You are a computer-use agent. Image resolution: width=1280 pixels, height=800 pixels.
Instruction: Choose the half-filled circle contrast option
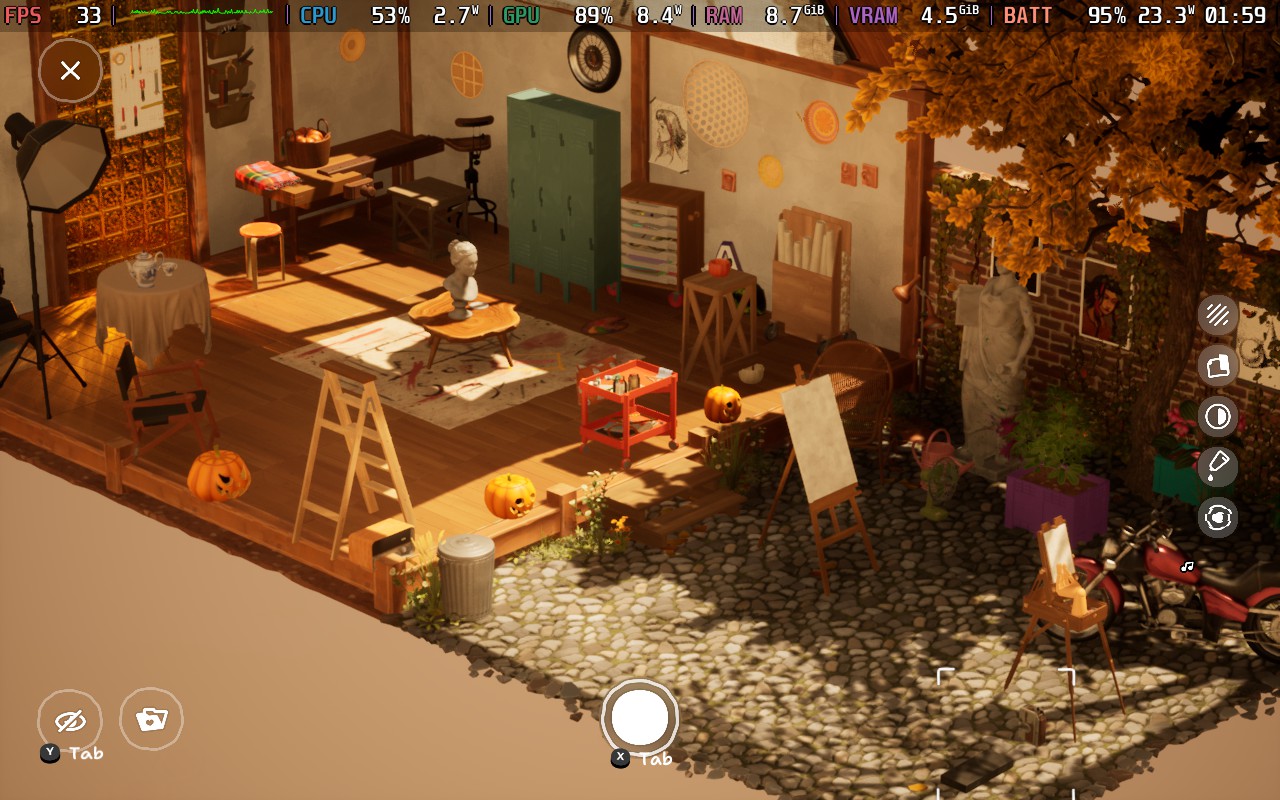pyautogui.click(x=1218, y=416)
